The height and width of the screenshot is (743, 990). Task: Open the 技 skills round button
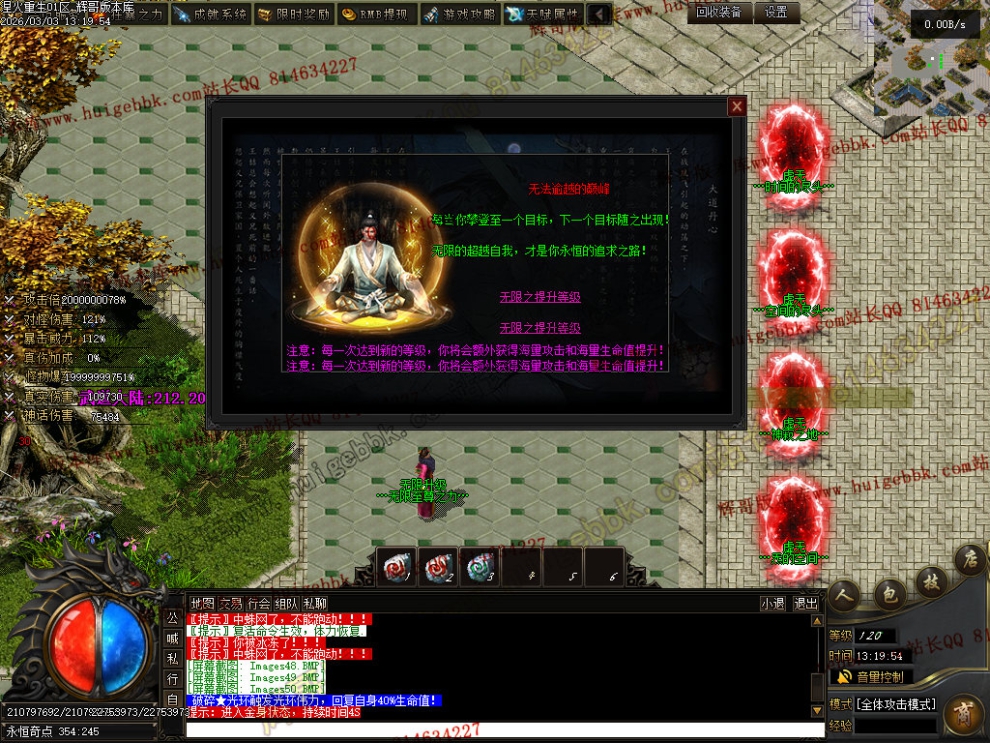click(x=931, y=581)
